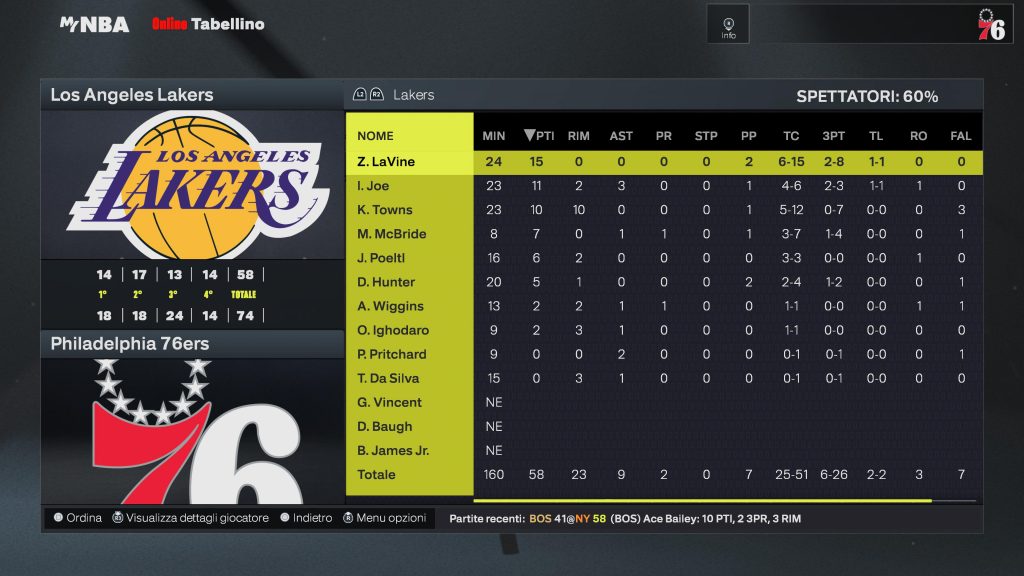The image size is (1024, 576).
Task: Choose I. Joe in the box score
Action: tap(373, 186)
